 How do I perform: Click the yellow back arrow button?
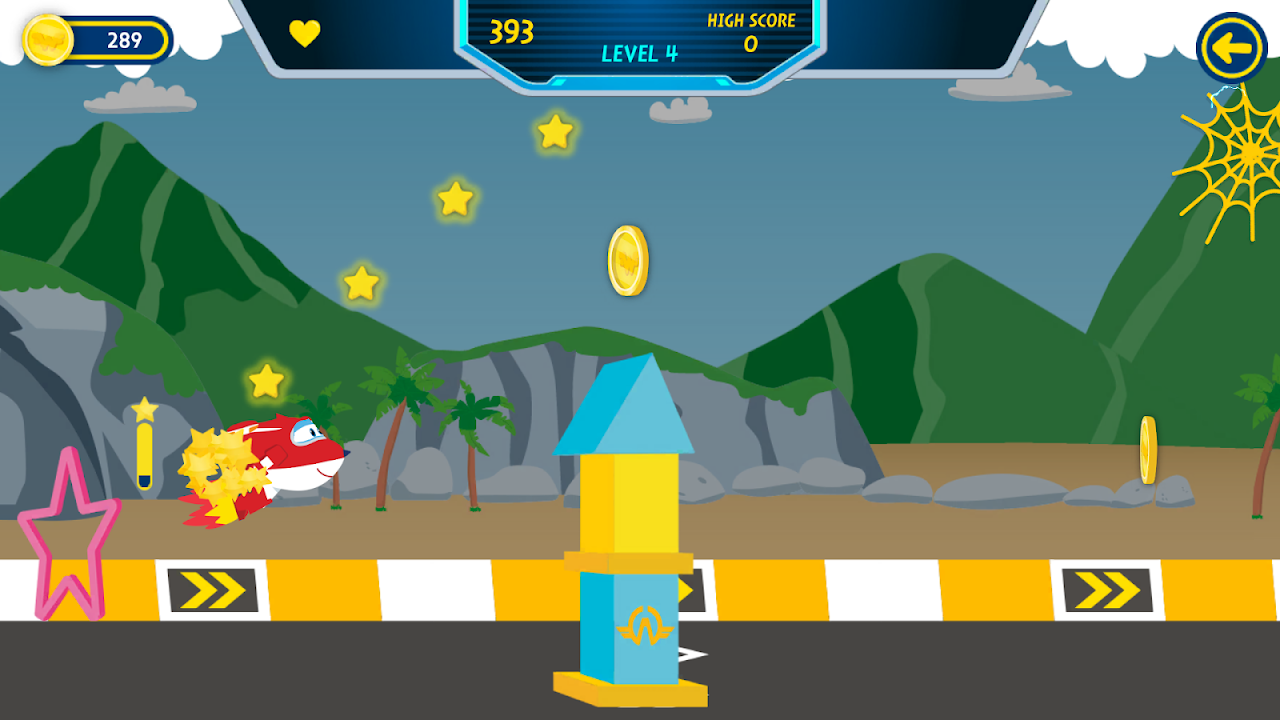tap(1232, 47)
